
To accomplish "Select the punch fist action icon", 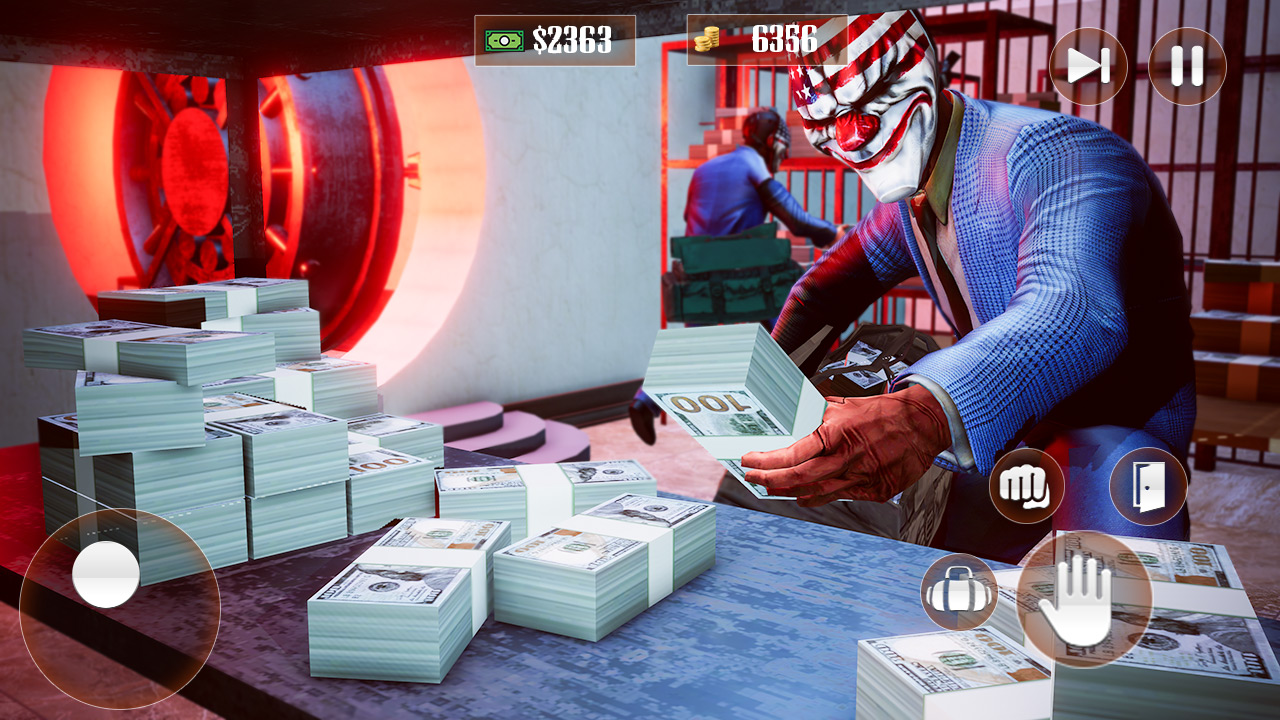I will [1021, 490].
